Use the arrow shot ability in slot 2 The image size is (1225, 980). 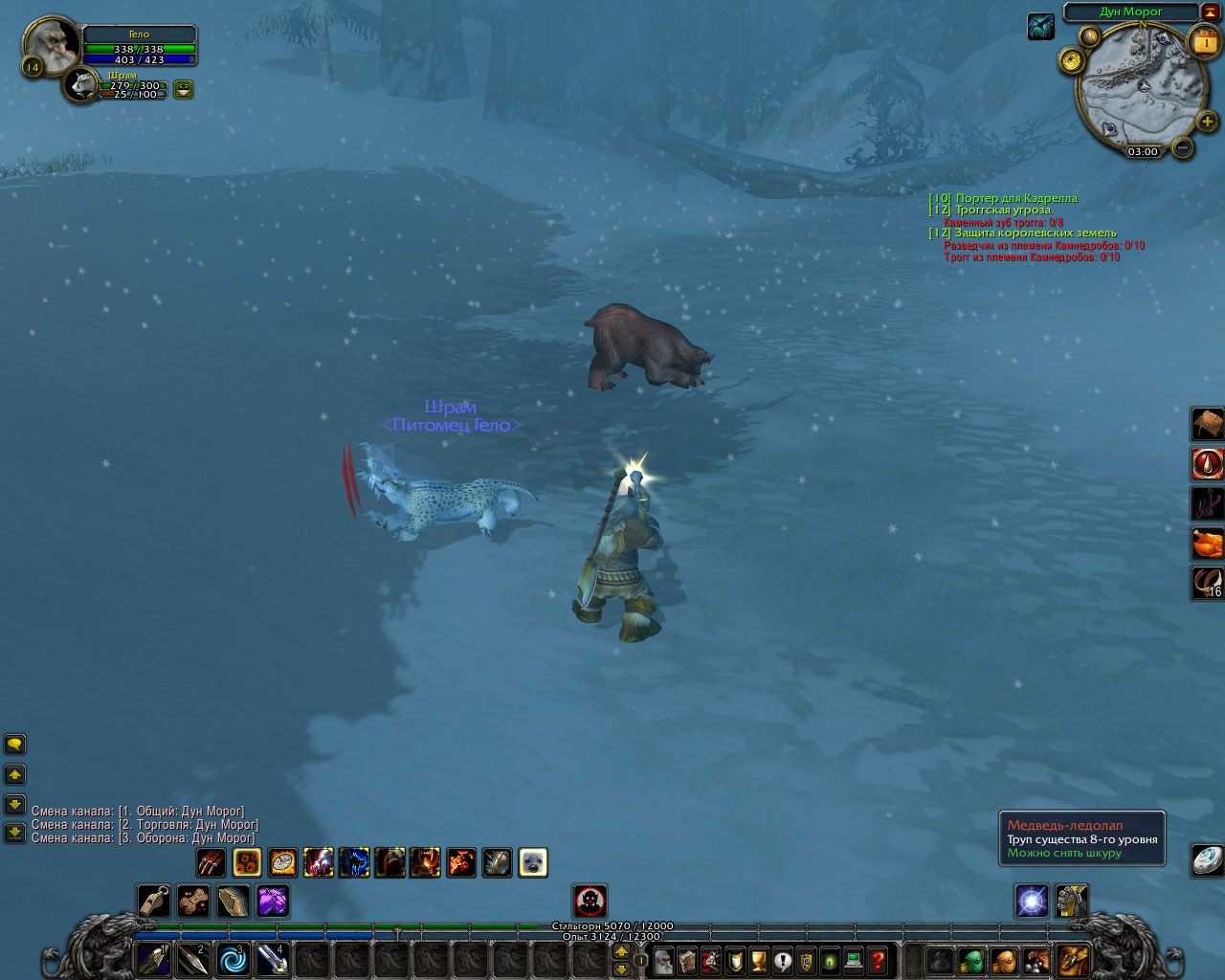193,959
